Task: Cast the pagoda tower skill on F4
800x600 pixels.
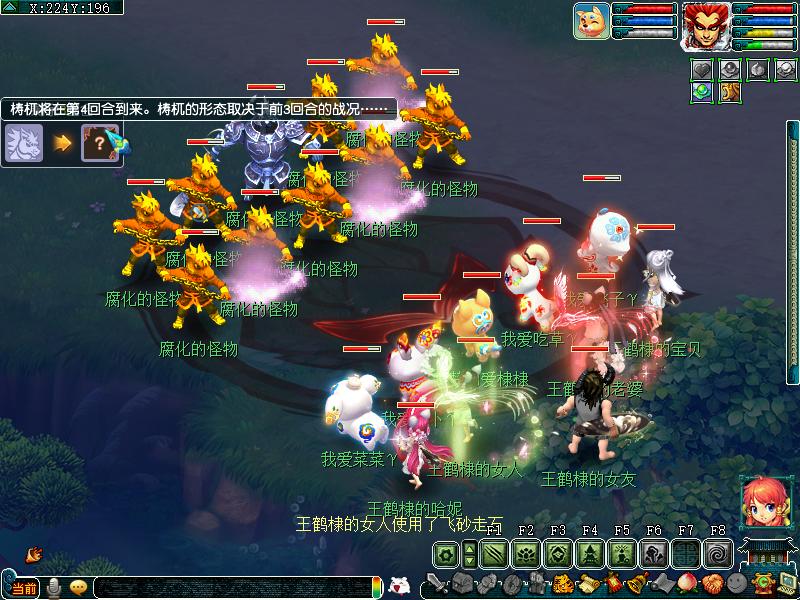Action: 590,554
